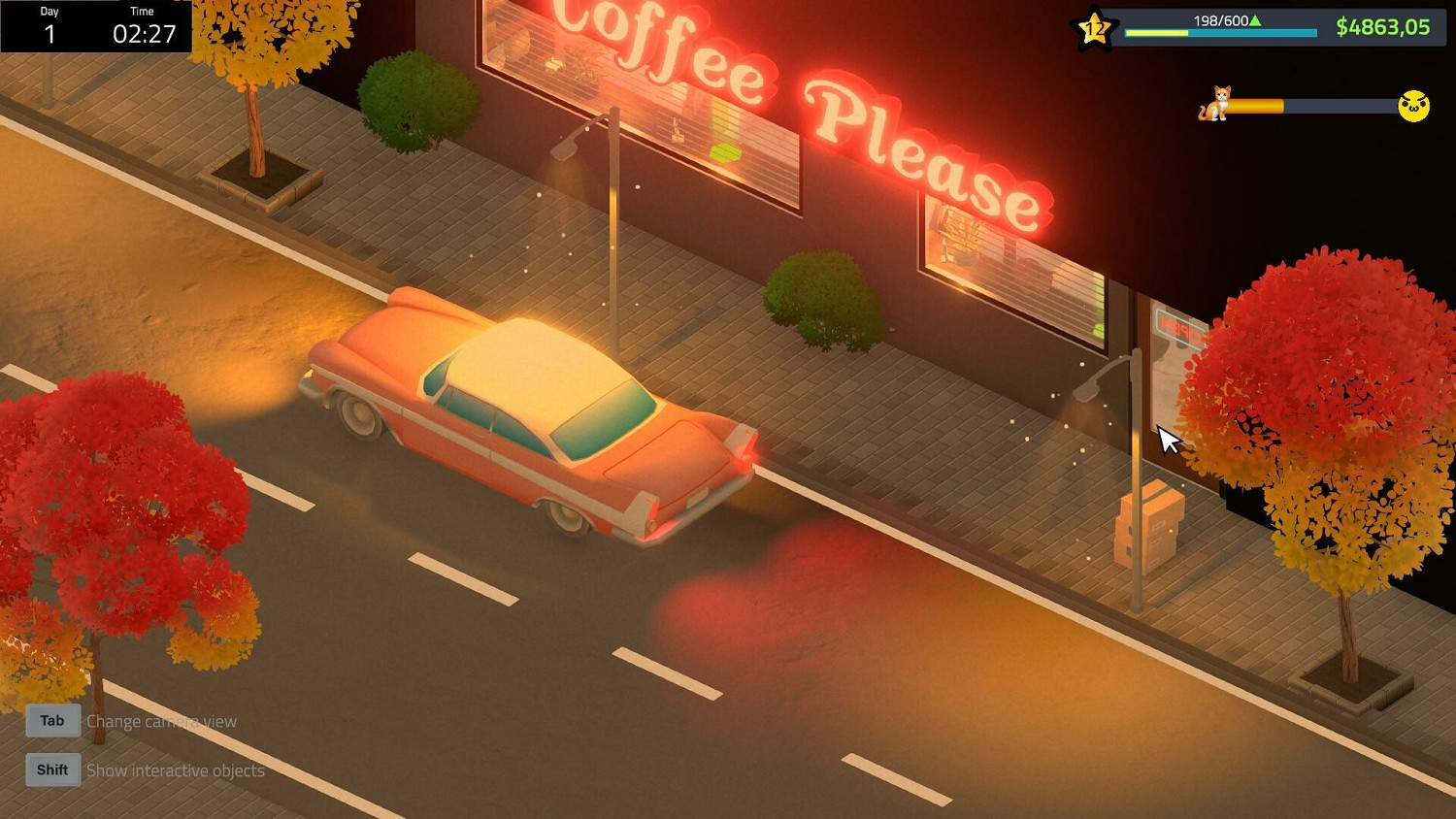Click the 'Change camera view' label text
This screenshot has height=819, width=1456.
[161, 721]
